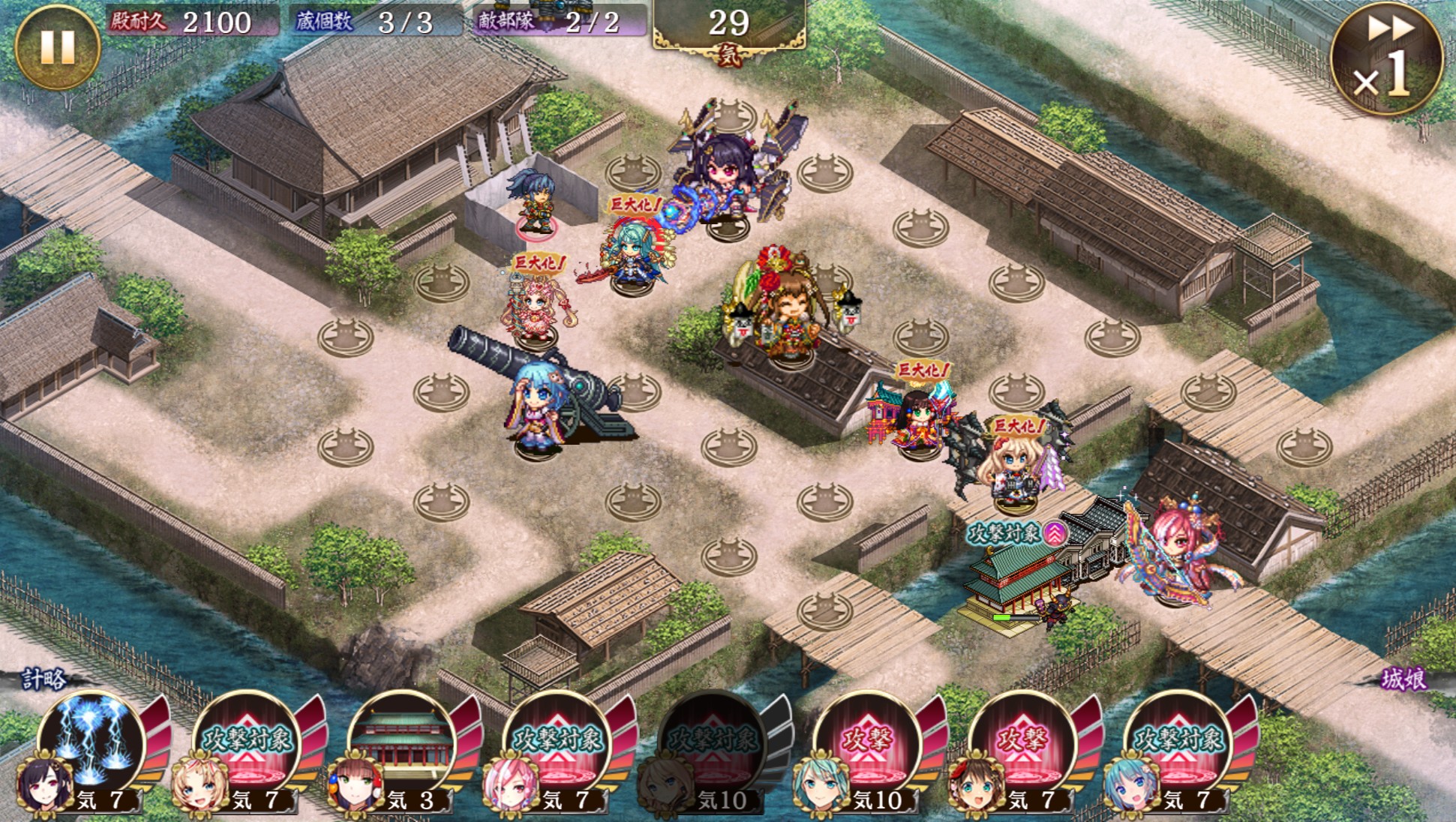Switch to the 城娘 castle girl list

click(1403, 679)
